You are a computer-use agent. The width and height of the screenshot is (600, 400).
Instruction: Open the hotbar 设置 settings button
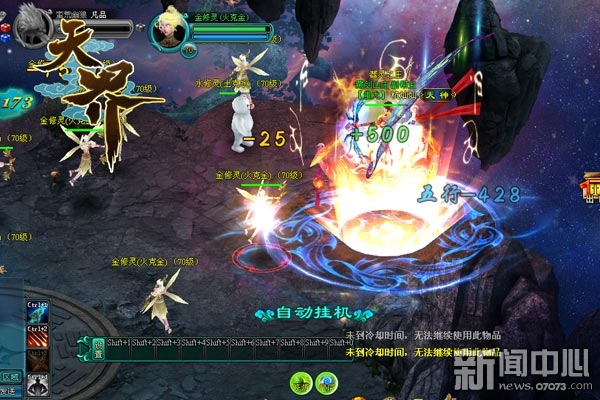point(98,347)
